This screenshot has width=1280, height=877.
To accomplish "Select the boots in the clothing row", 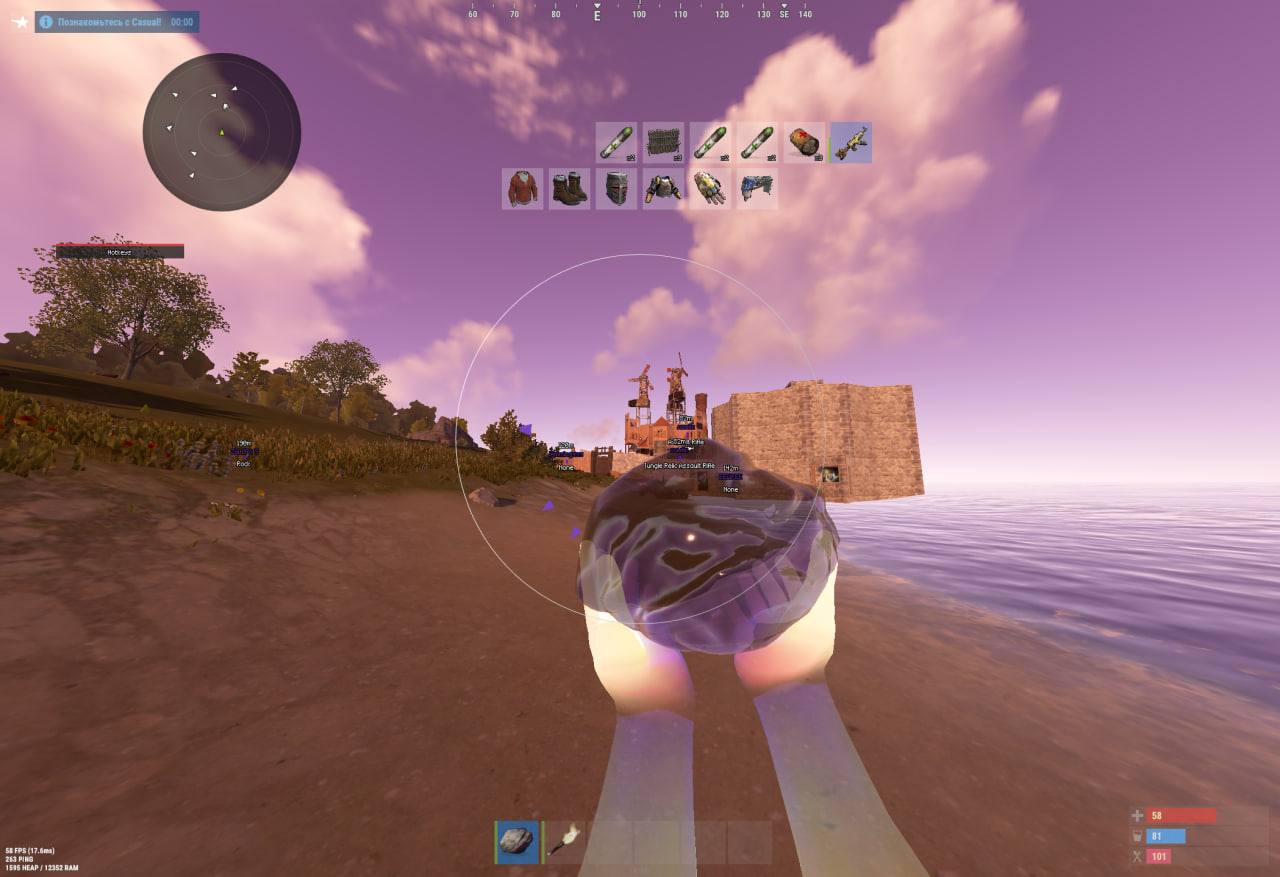I will click(568, 188).
